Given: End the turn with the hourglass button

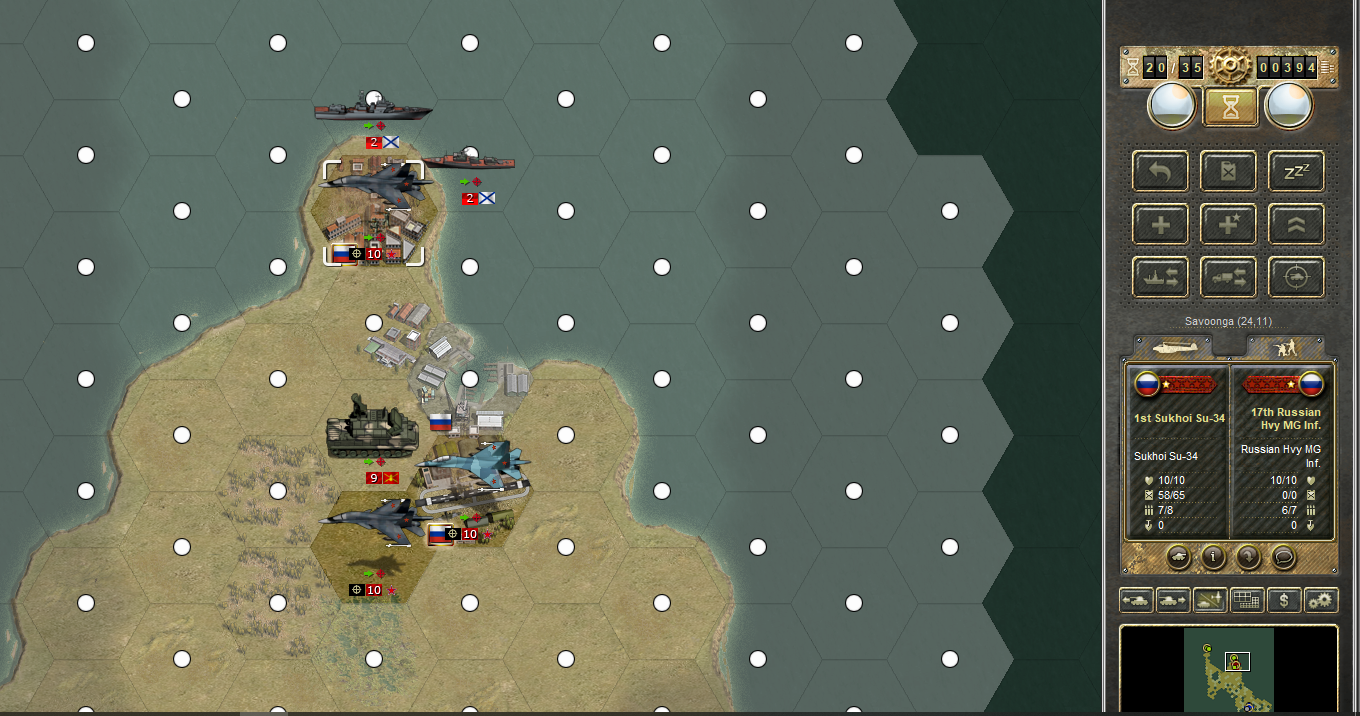Looking at the screenshot, I should (x=1230, y=107).
